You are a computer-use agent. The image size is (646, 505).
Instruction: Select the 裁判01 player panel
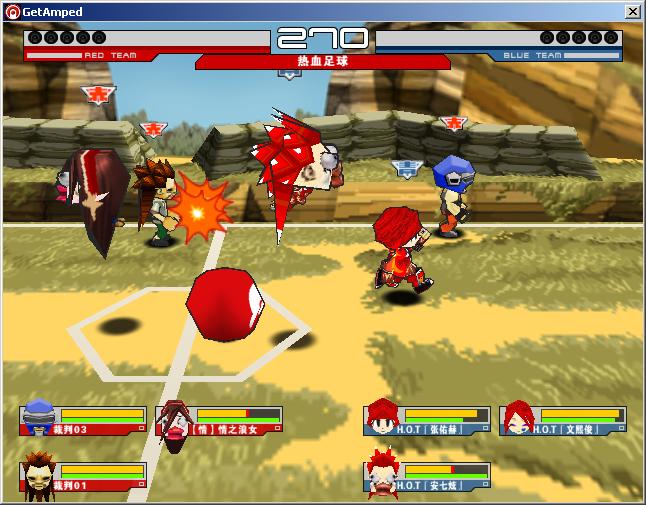(84, 477)
